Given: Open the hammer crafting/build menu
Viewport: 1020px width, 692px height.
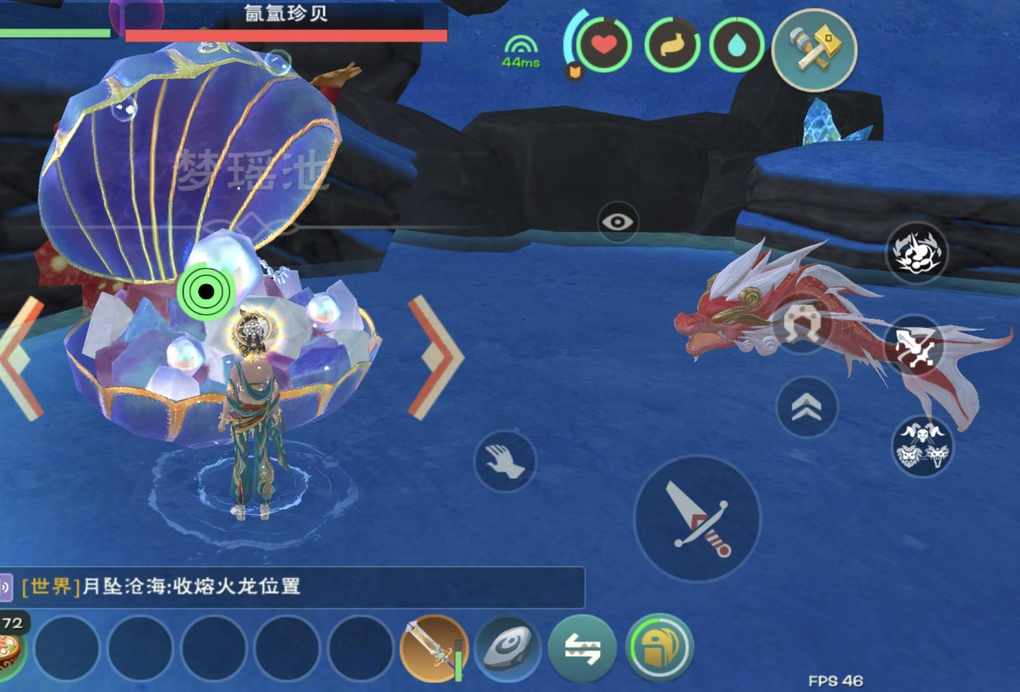Looking at the screenshot, I should click(814, 50).
